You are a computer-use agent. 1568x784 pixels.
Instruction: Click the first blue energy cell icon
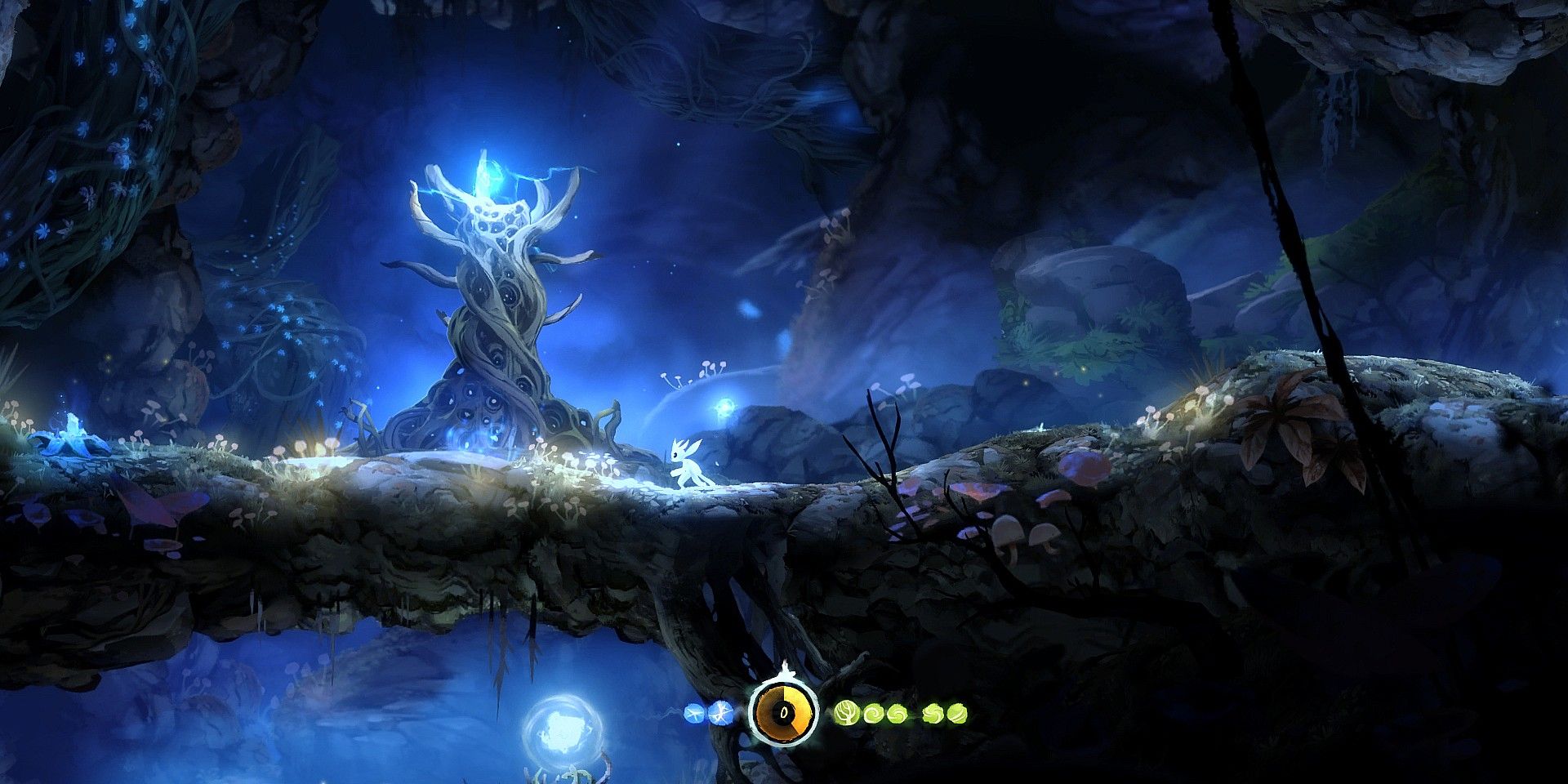[694, 713]
